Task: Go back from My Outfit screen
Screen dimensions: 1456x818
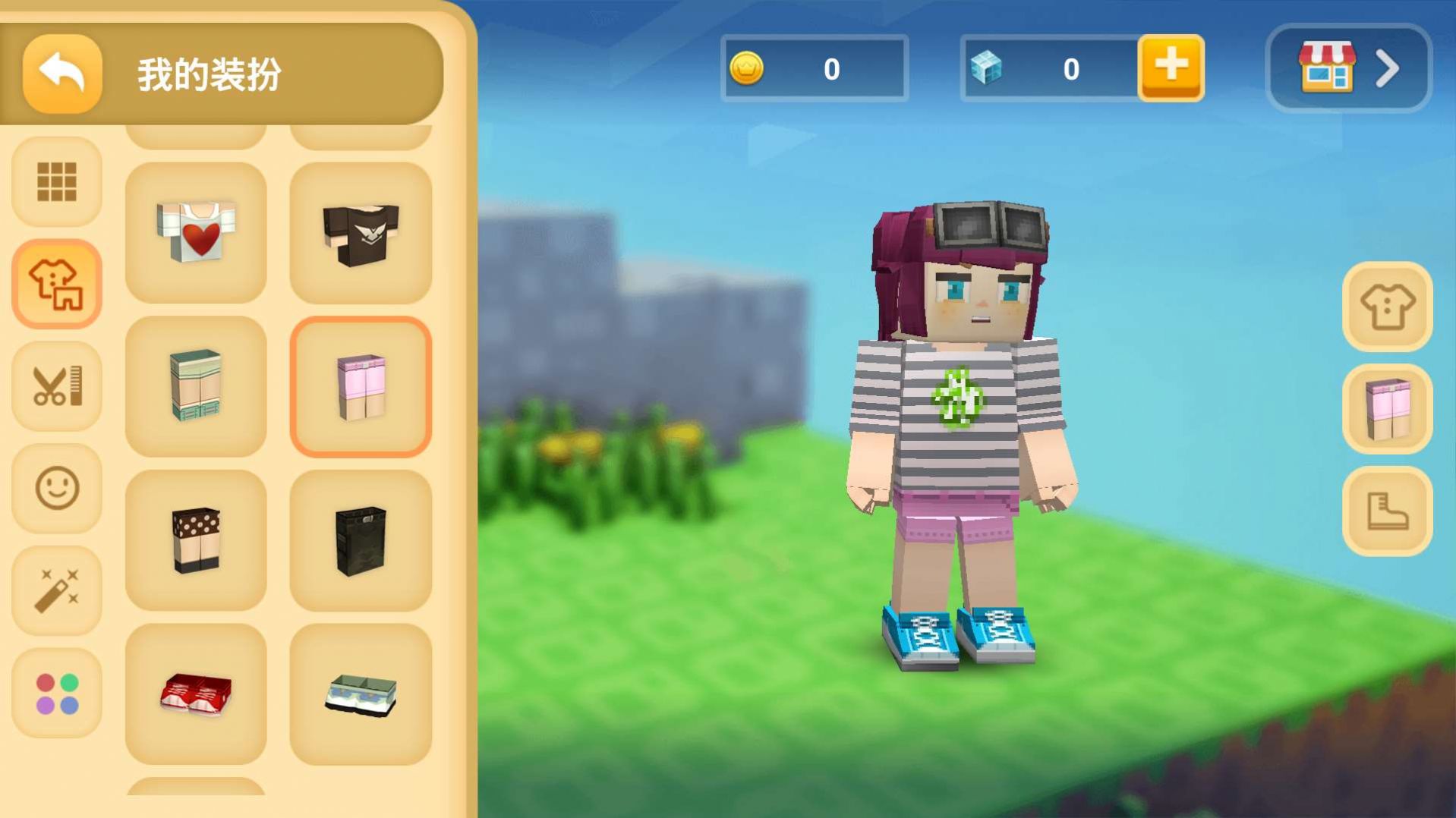Action: point(62,74)
